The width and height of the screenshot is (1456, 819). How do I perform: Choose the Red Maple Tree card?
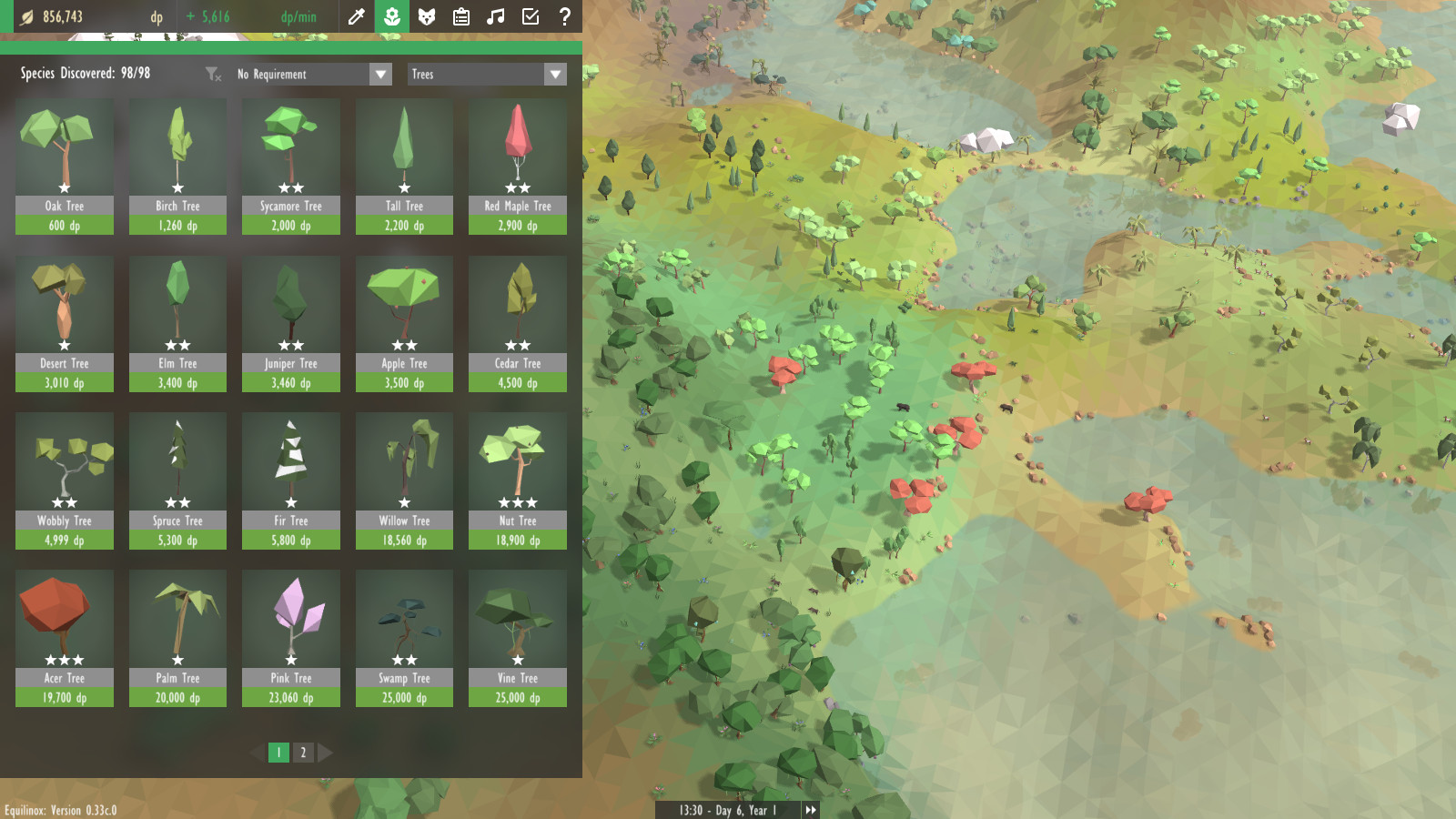click(x=517, y=167)
